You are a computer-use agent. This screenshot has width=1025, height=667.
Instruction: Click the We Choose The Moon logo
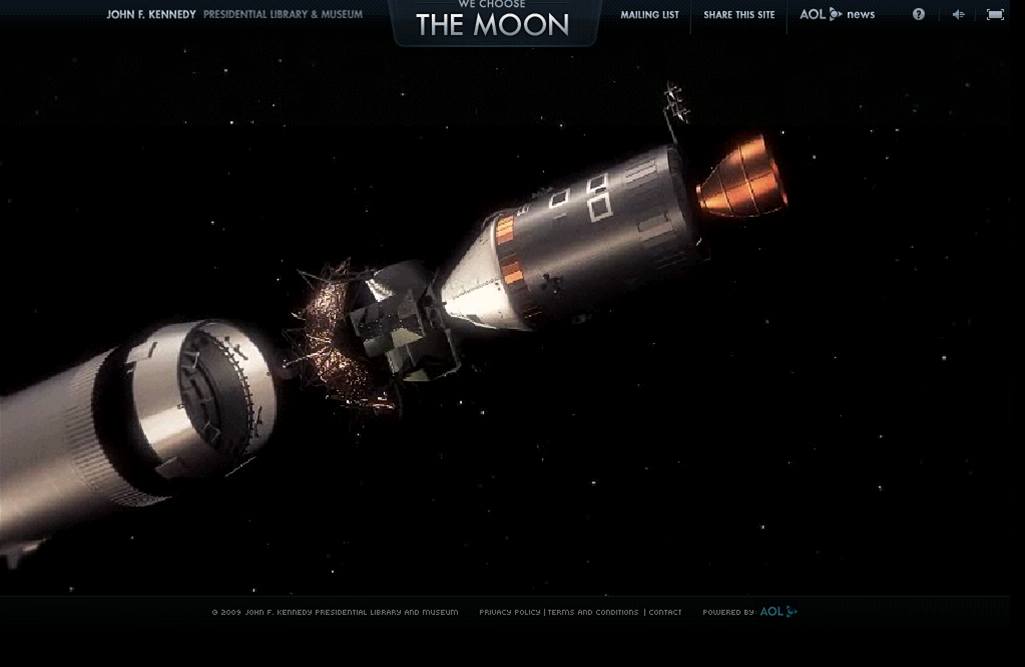click(x=492, y=22)
